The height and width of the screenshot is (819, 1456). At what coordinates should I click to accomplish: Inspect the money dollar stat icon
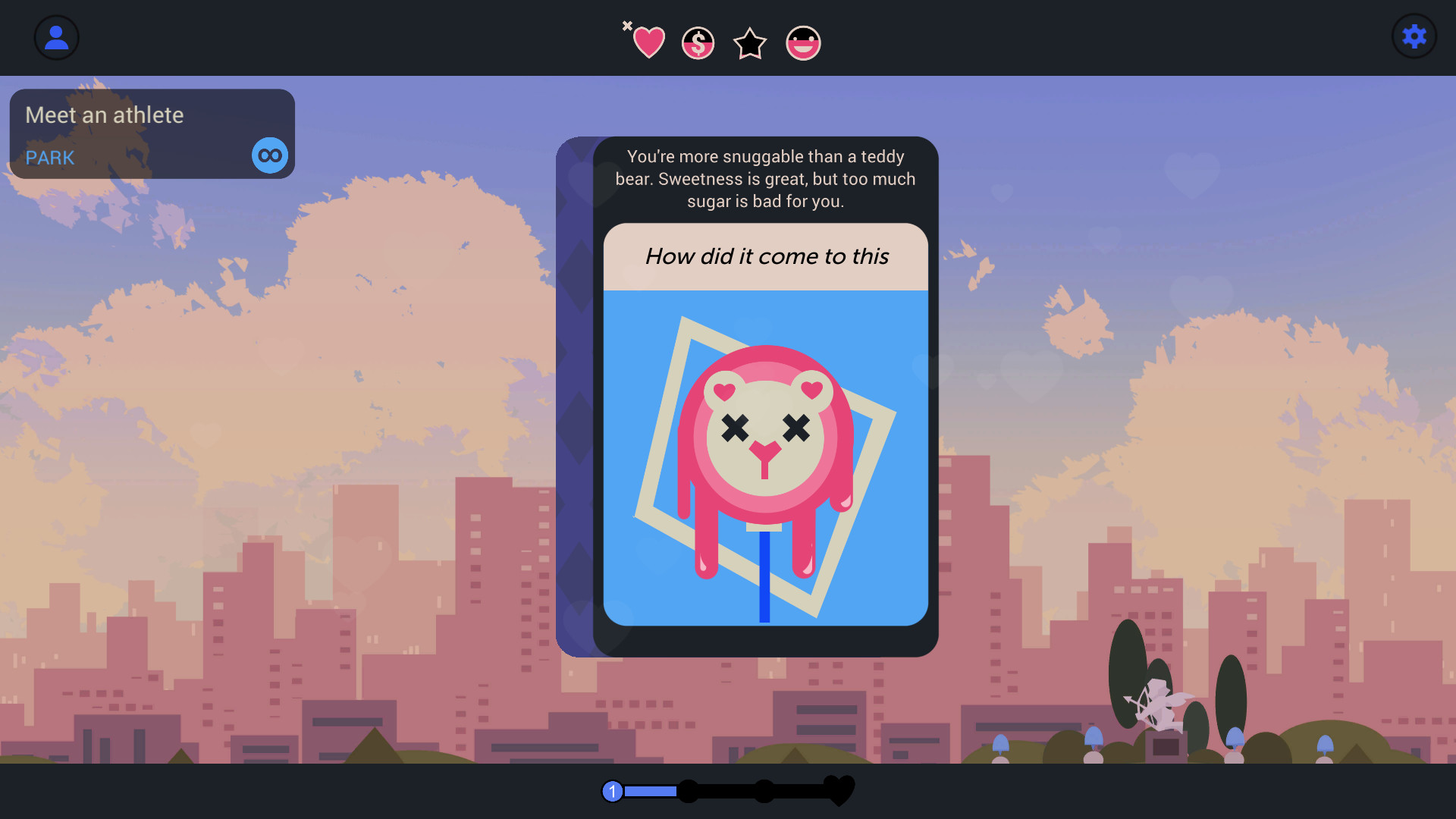[698, 42]
